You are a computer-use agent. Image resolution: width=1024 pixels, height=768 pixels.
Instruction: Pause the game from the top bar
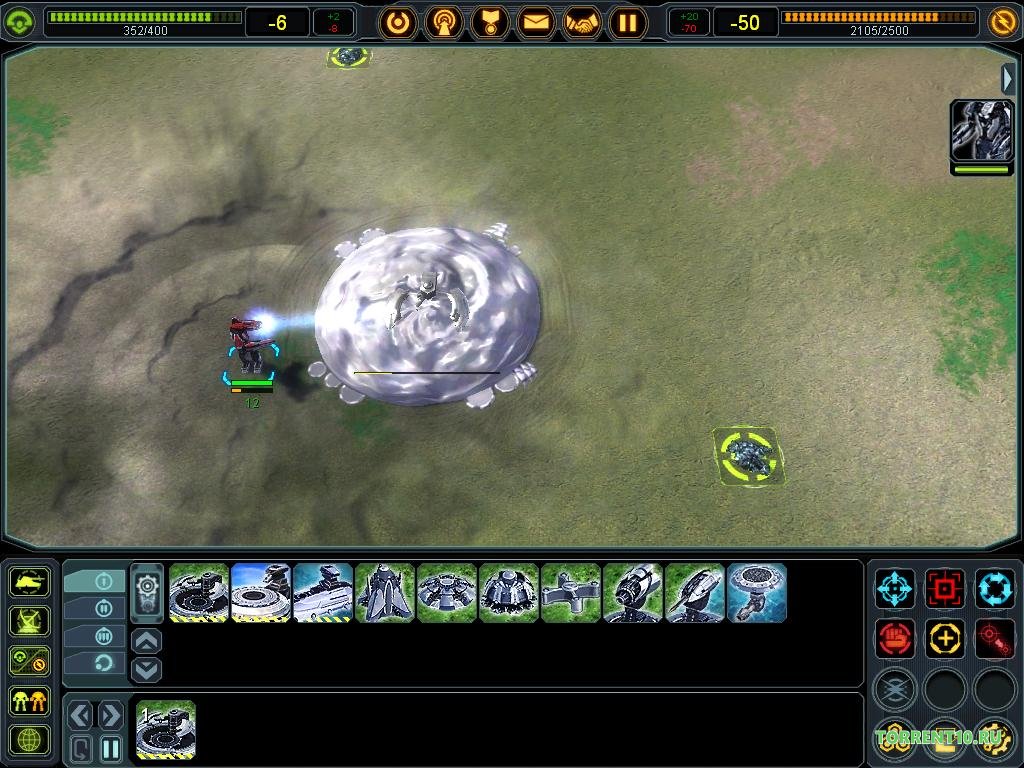click(x=628, y=21)
